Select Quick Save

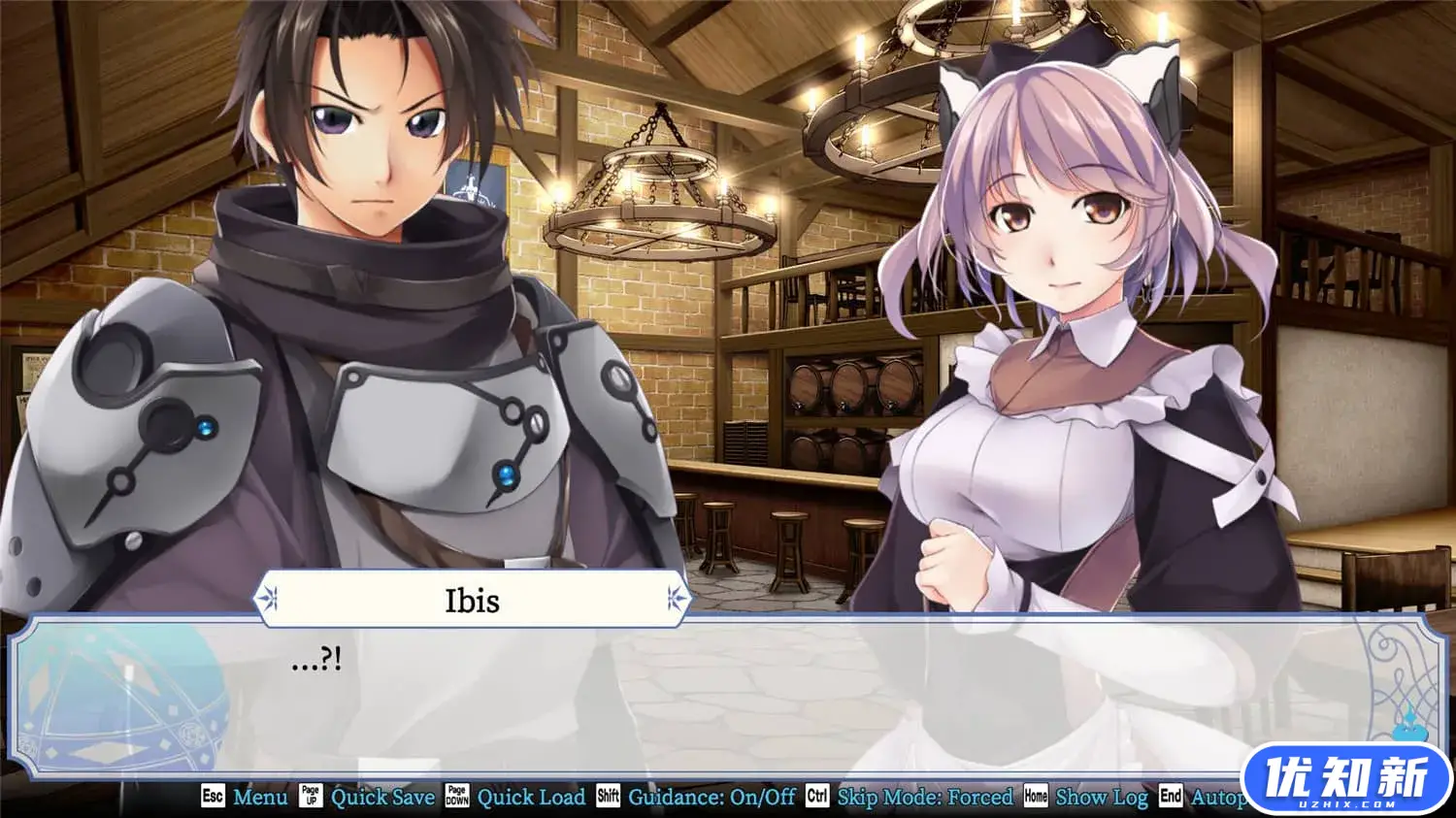coord(381,797)
